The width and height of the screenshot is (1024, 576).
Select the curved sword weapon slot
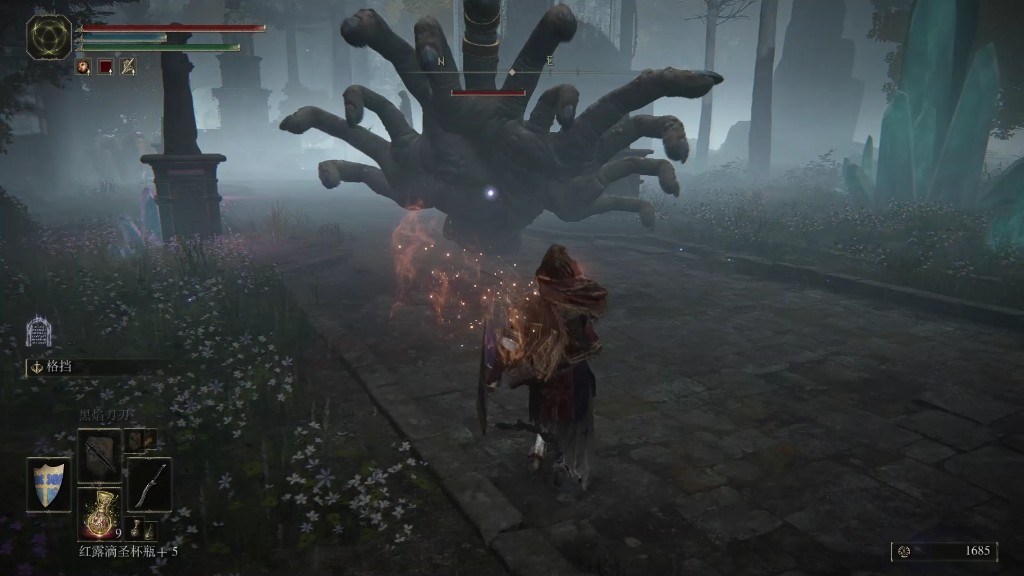click(149, 485)
